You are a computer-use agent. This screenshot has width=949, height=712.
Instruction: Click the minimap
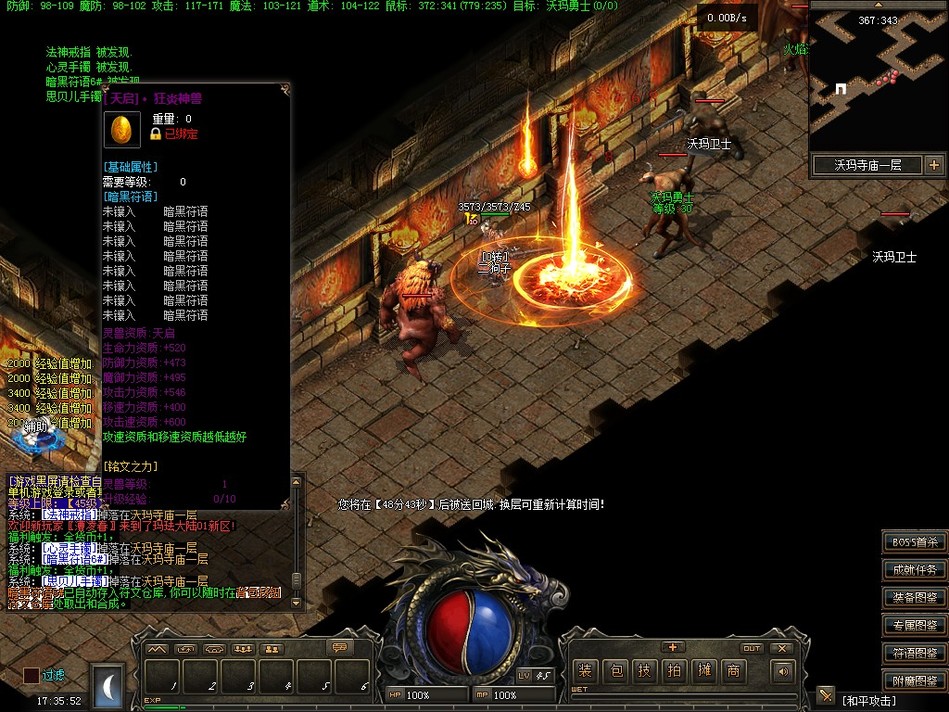876,80
